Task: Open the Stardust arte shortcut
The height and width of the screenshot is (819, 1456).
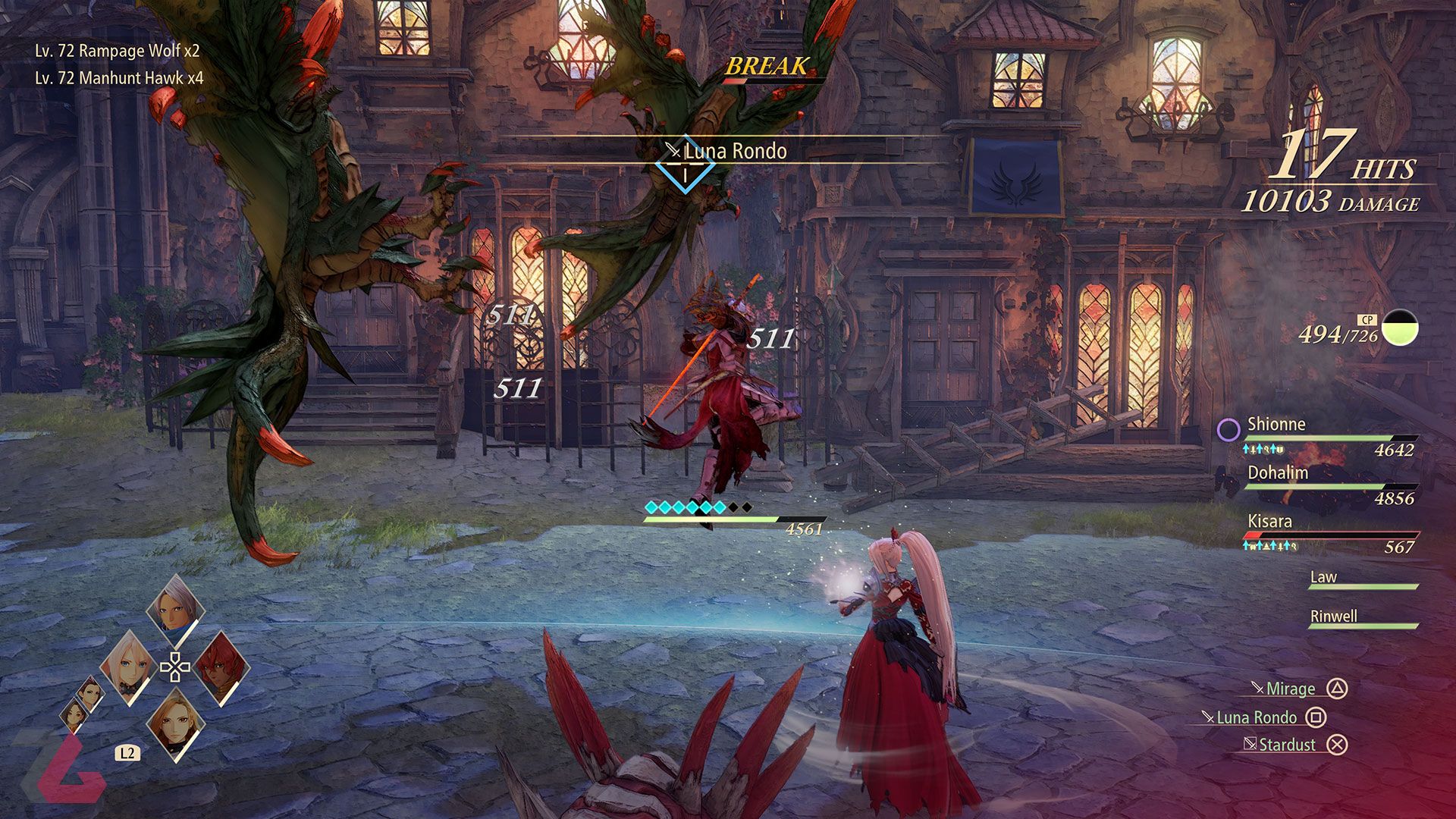Action: (1289, 745)
